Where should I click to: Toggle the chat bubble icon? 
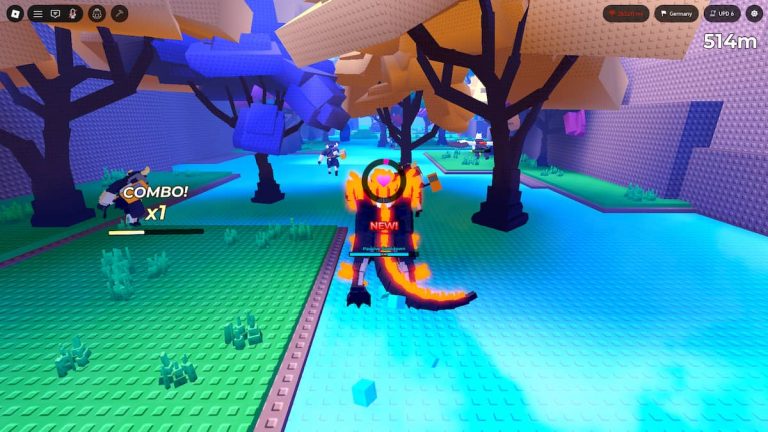[x=55, y=13]
